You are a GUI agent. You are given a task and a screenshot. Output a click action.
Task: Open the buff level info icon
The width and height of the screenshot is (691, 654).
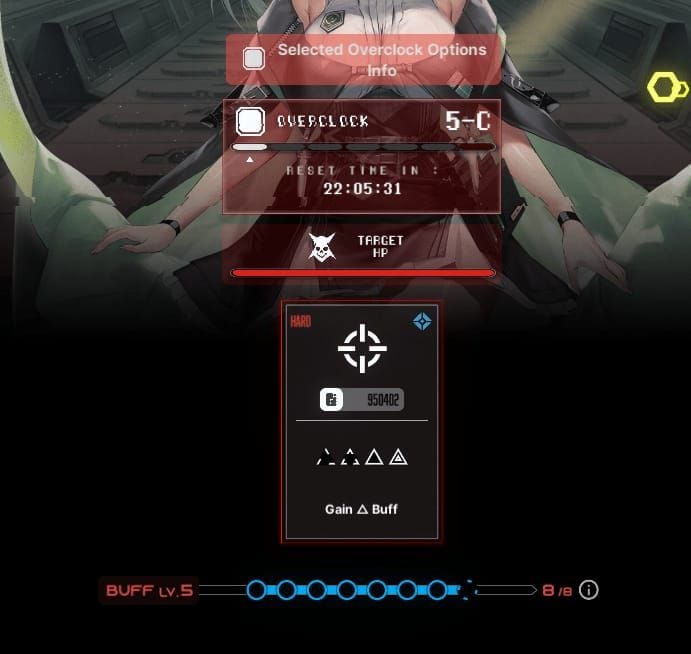point(589,590)
